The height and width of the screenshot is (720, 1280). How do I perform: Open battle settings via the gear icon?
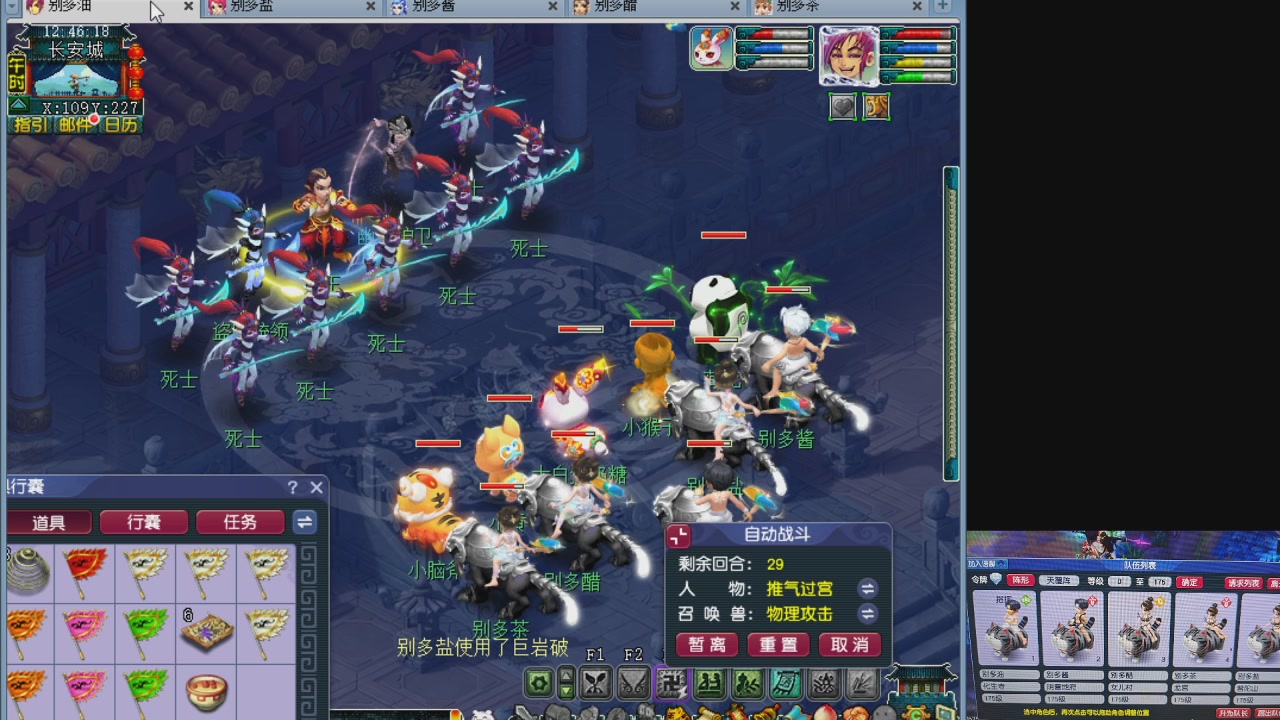tap(539, 684)
